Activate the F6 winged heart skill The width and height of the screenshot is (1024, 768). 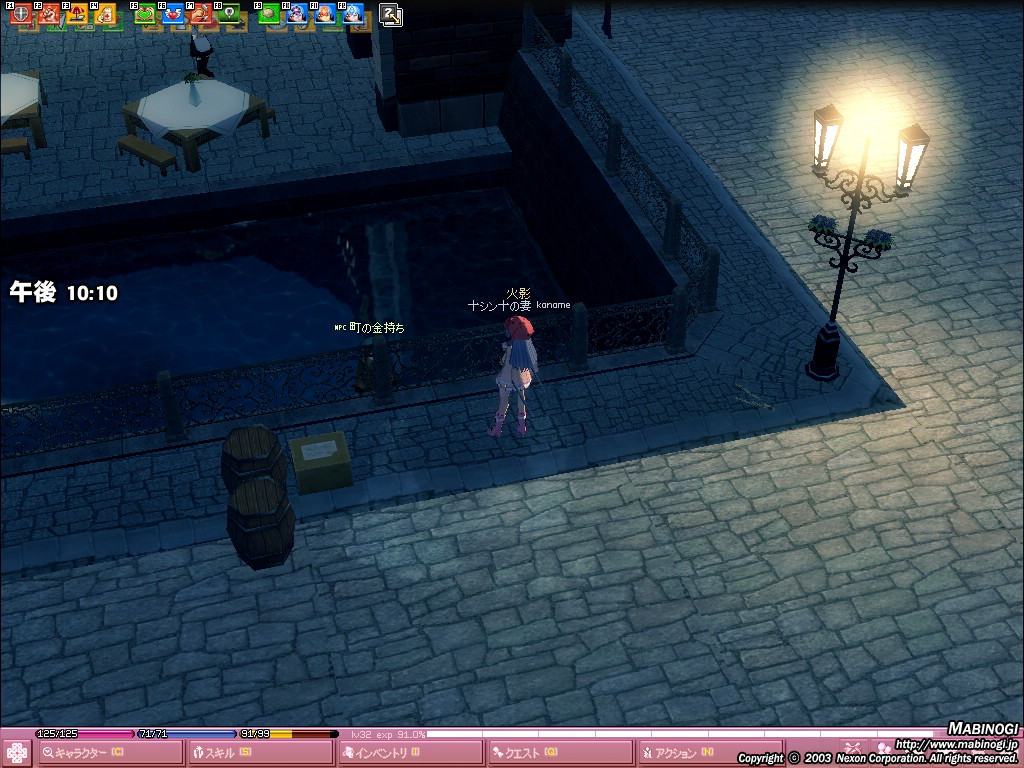click(173, 15)
